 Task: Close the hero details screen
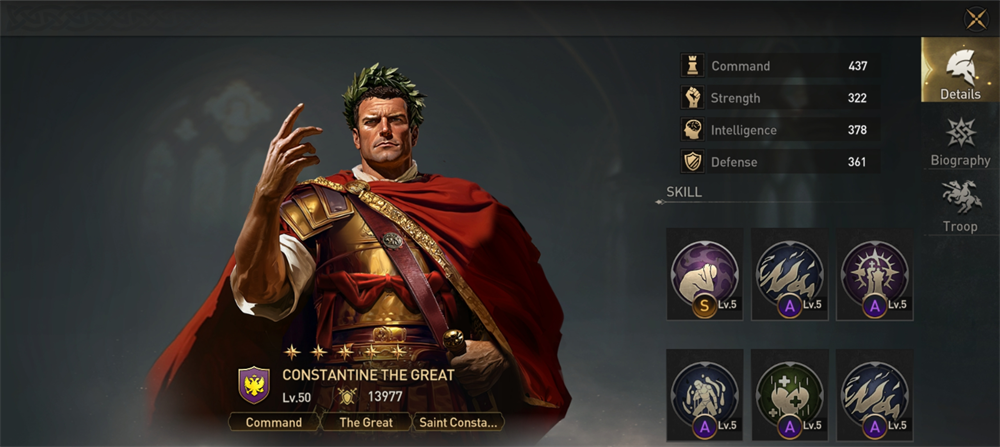(x=975, y=19)
